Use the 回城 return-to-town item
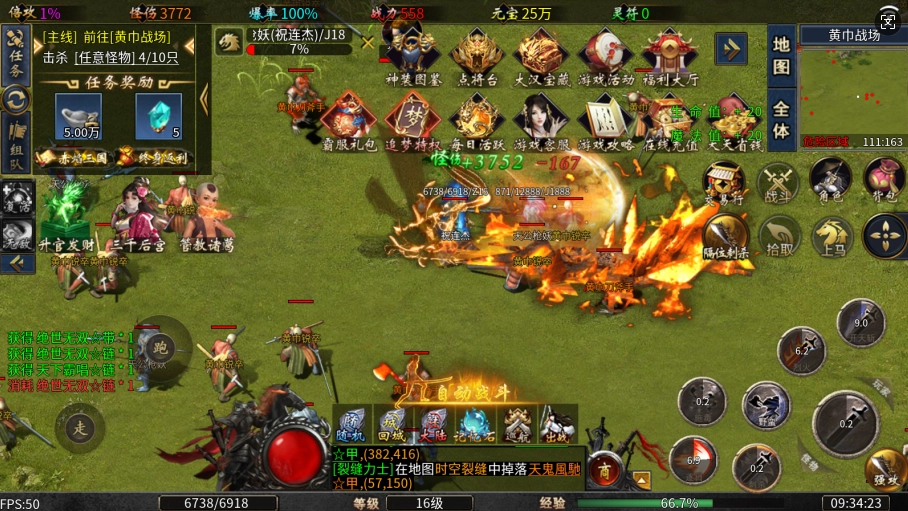The width and height of the screenshot is (908, 511). tap(393, 424)
